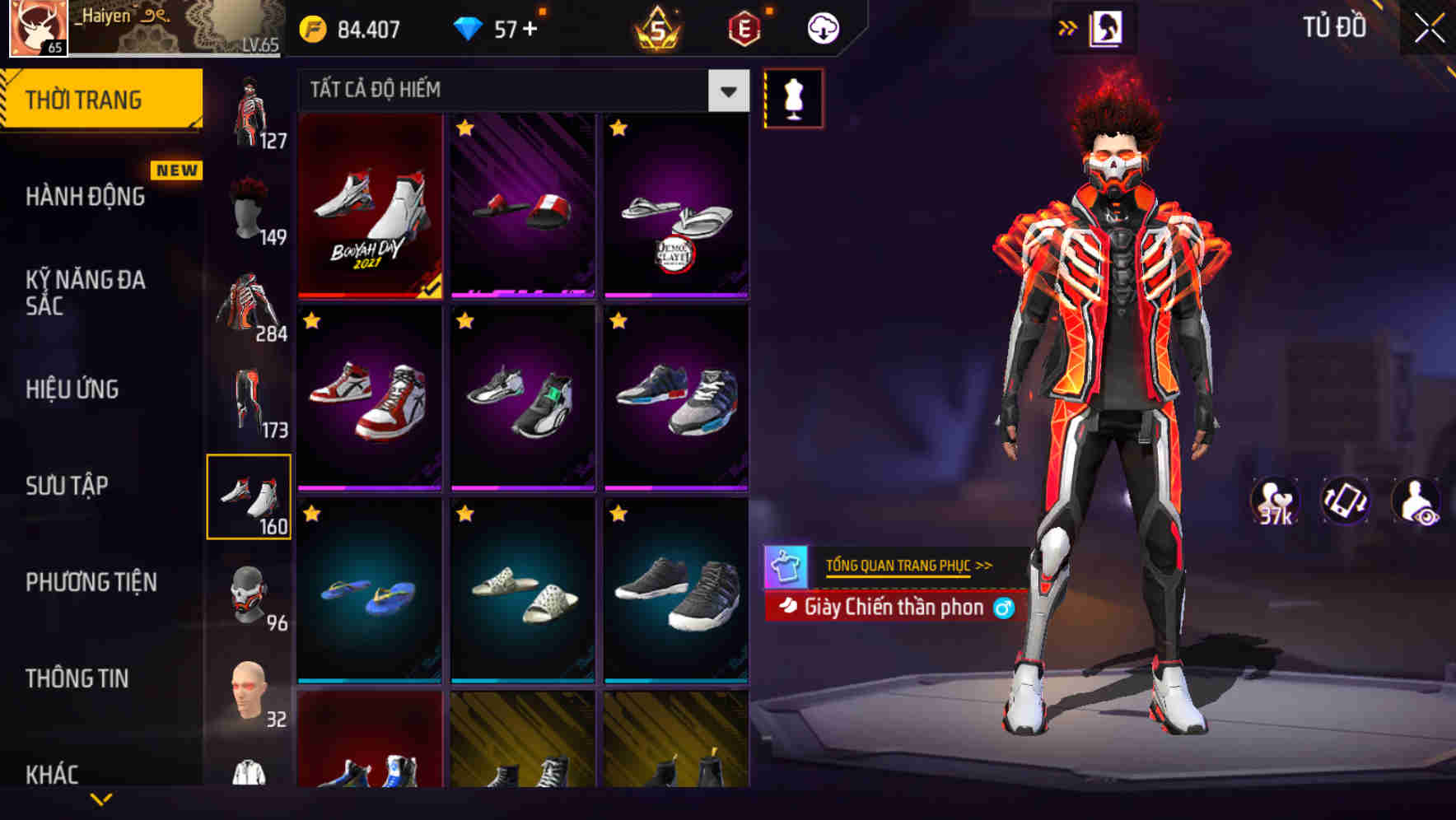Select the skull mask category showing 96 items
Viewport: 1456px width, 820px height.
coord(250,594)
